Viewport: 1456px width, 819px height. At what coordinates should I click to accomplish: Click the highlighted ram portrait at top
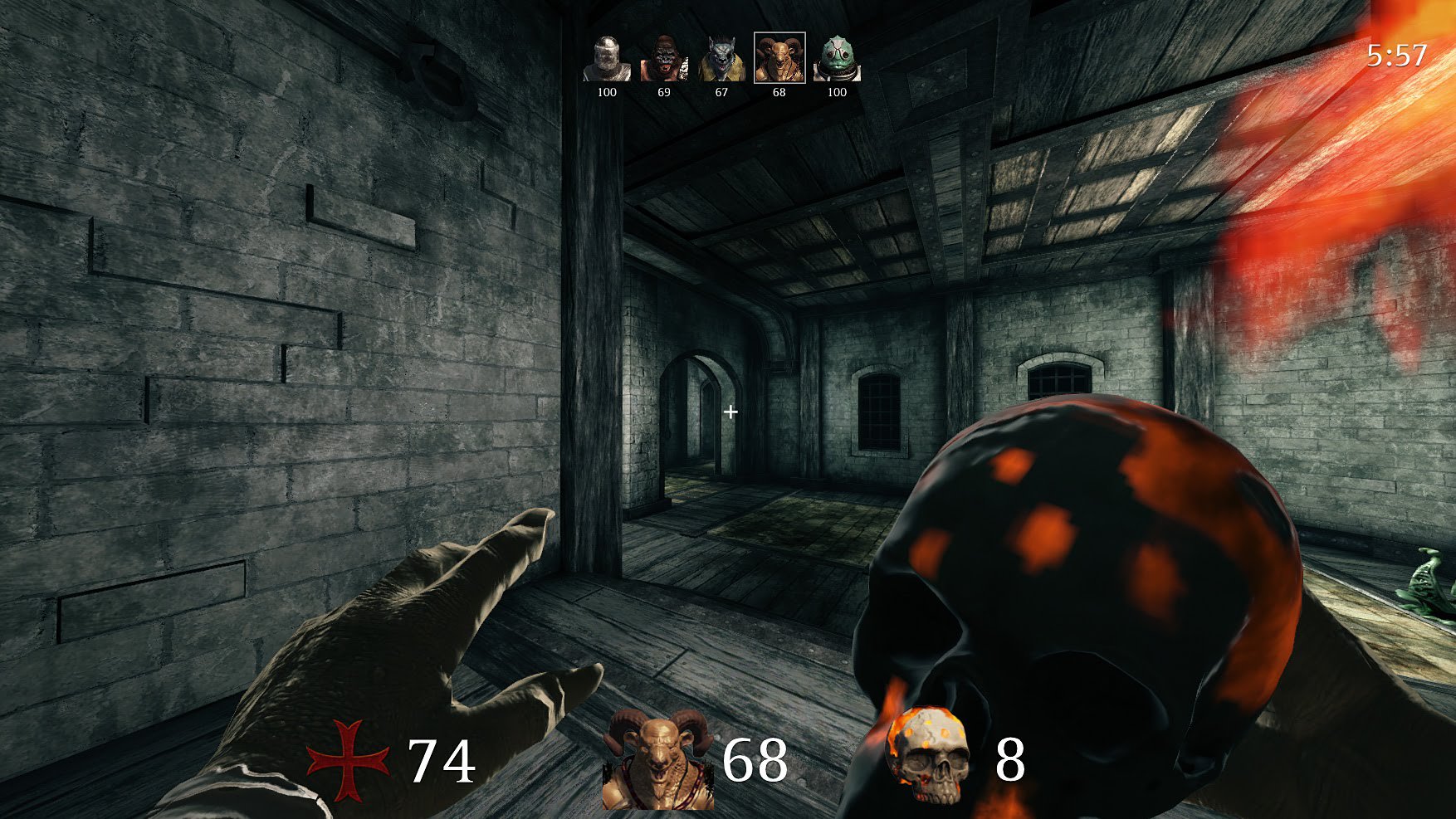point(779,58)
